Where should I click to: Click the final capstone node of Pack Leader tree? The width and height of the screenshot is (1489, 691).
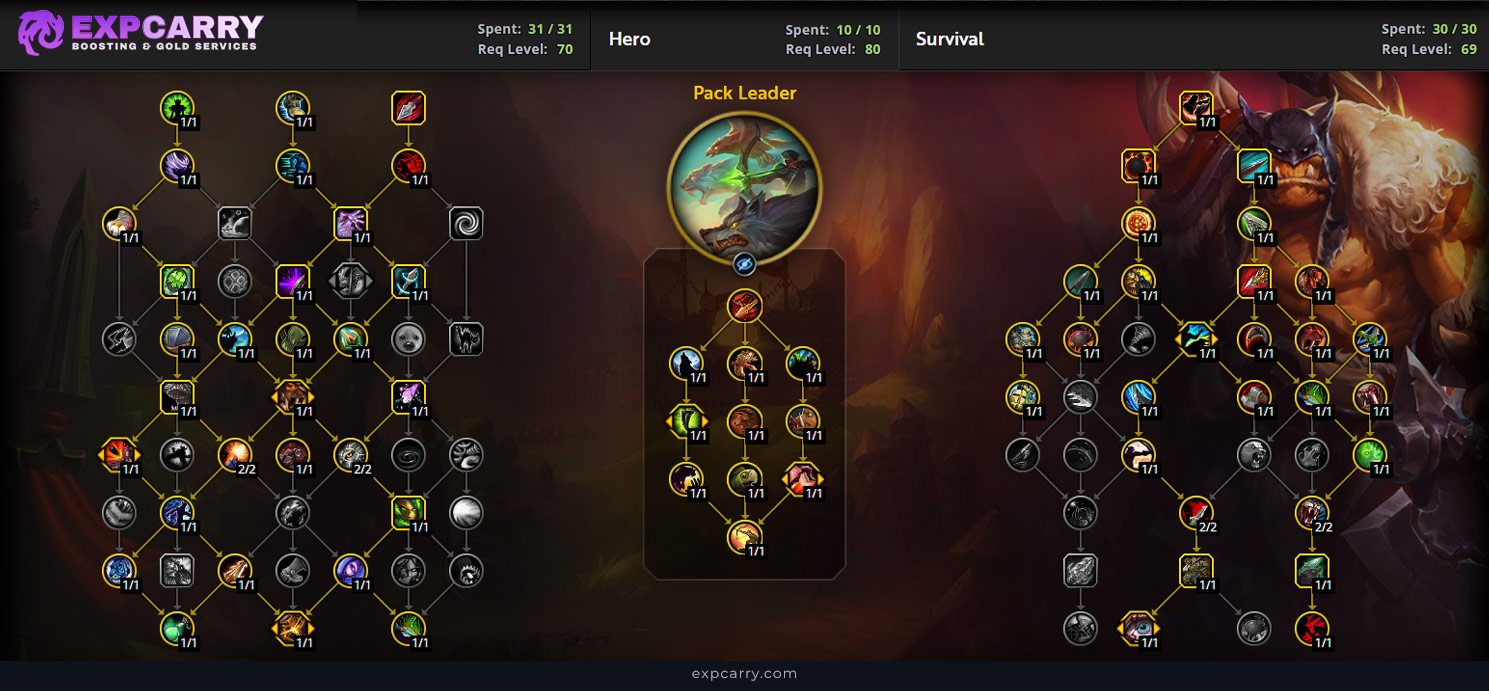[x=744, y=537]
